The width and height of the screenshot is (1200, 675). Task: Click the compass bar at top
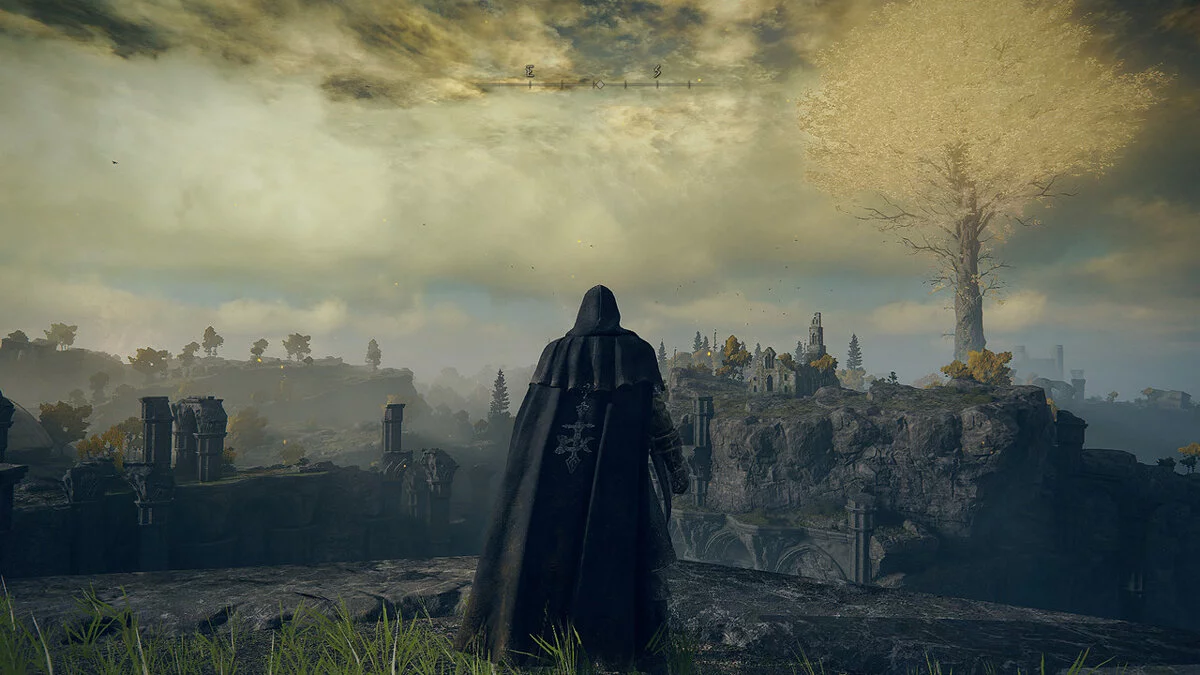(598, 83)
